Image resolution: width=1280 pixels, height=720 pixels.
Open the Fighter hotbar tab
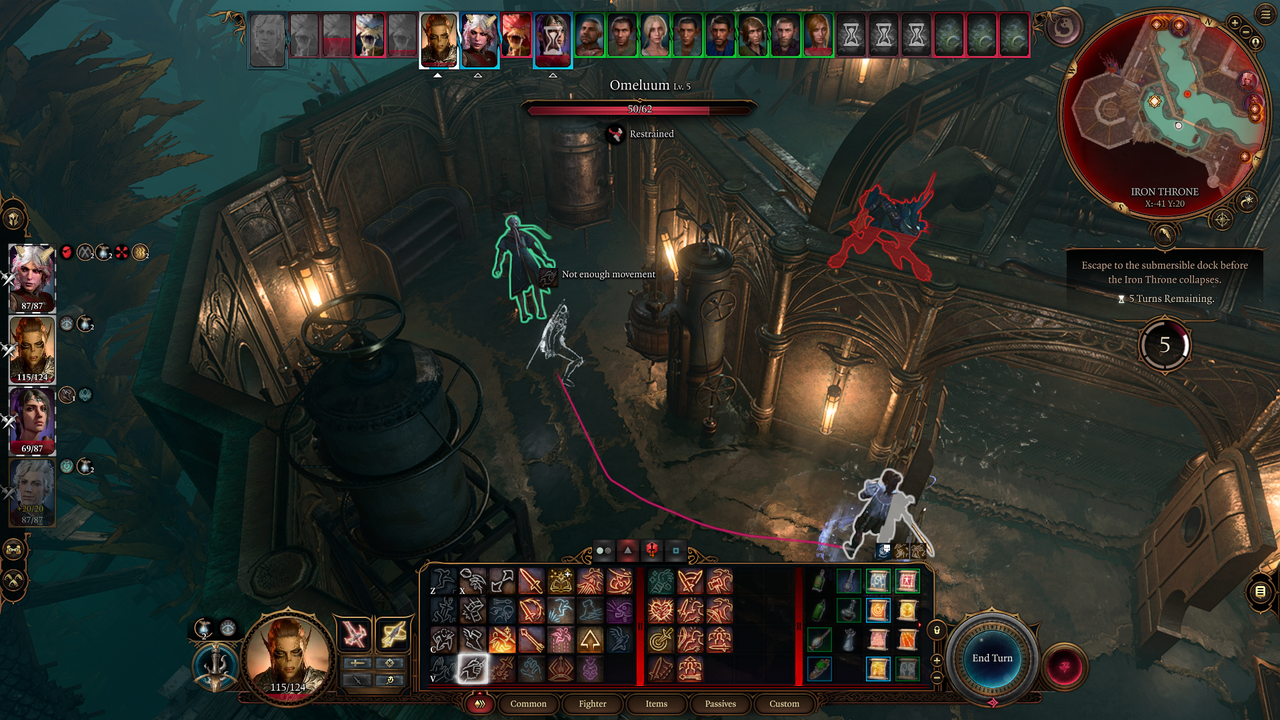coord(592,704)
